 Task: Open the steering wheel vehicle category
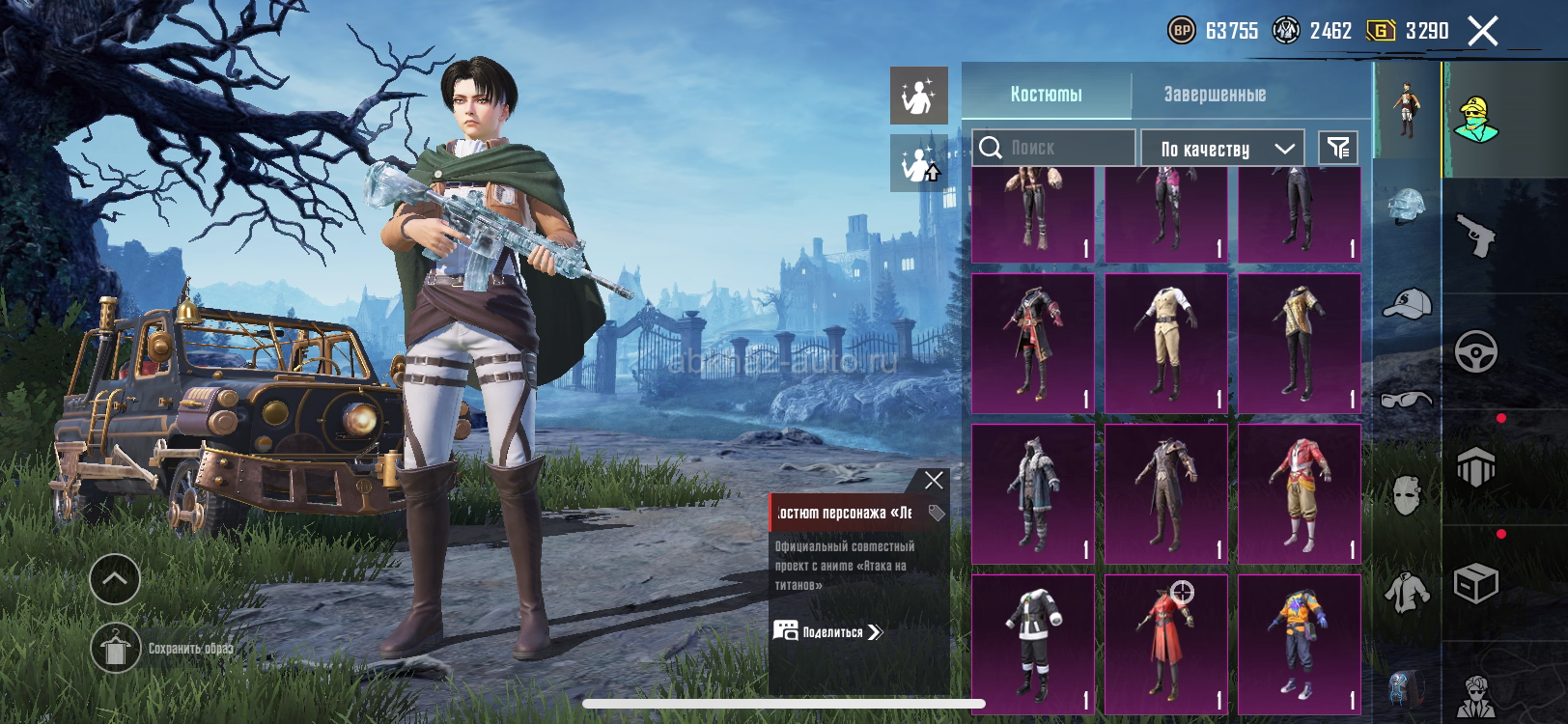click(1476, 351)
